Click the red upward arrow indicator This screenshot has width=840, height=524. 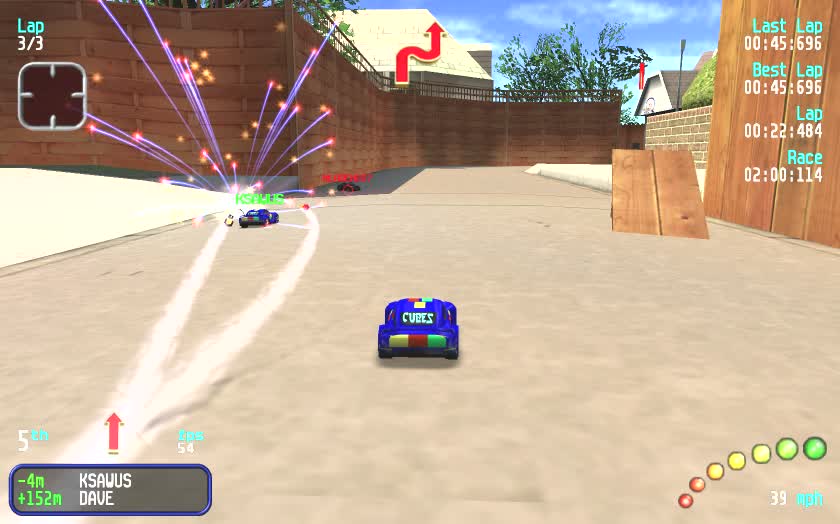point(114,432)
